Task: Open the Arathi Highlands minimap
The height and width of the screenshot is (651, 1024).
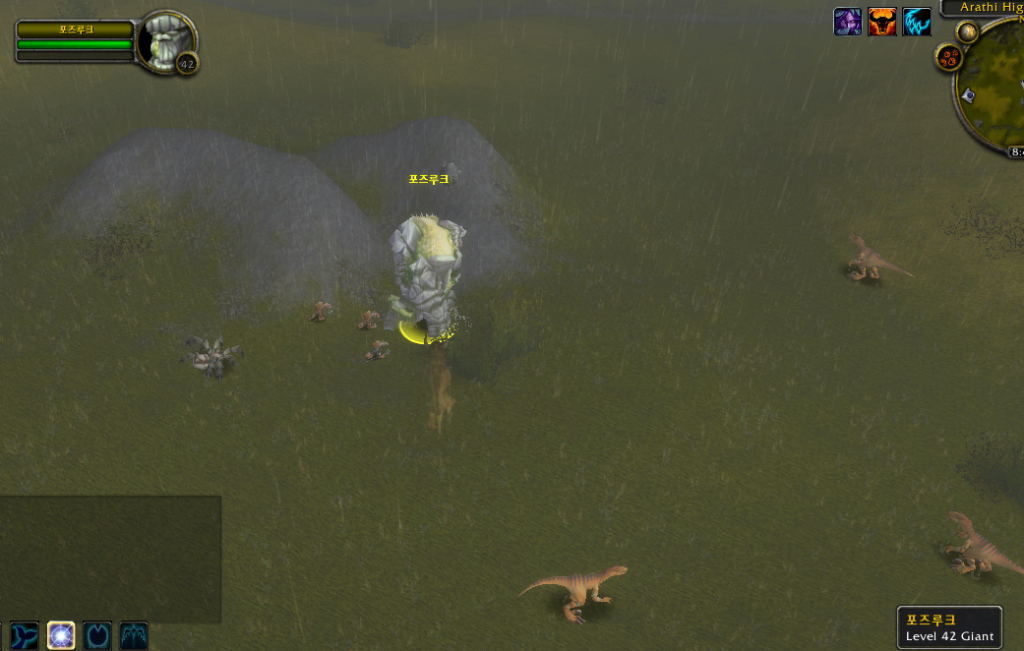Action: point(994,88)
